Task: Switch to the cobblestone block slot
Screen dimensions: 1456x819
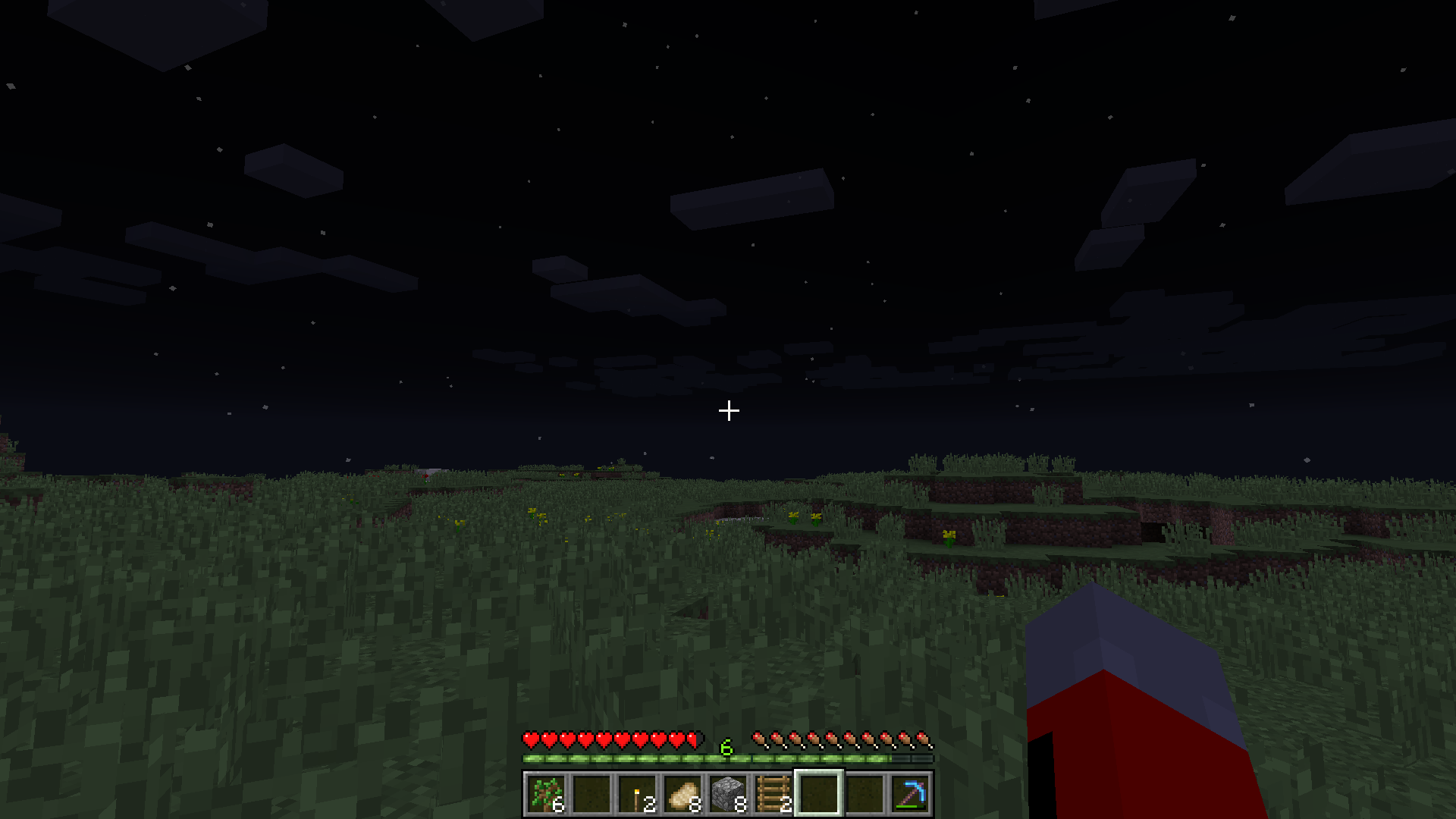Action: [x=728, y=794]
